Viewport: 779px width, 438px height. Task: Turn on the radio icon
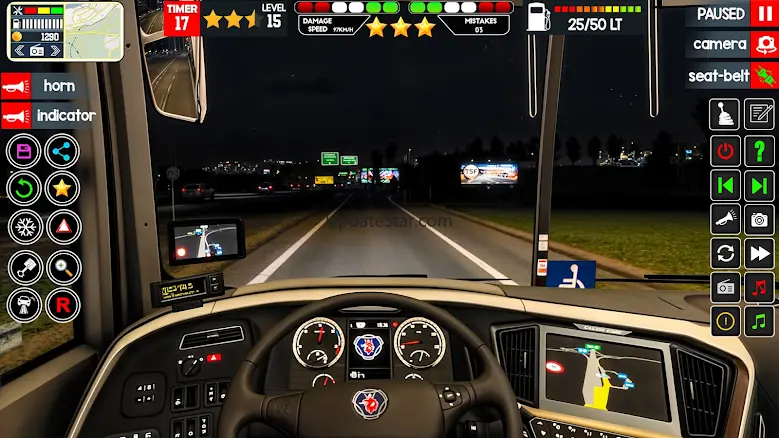(725, 287)
